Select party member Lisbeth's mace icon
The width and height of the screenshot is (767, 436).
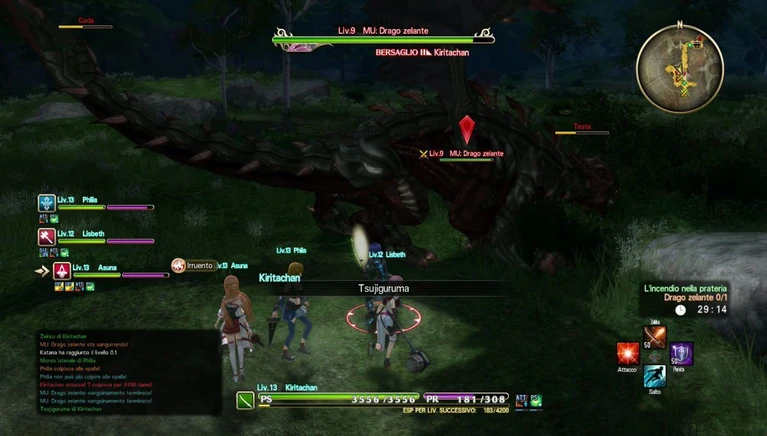(46, 237)
